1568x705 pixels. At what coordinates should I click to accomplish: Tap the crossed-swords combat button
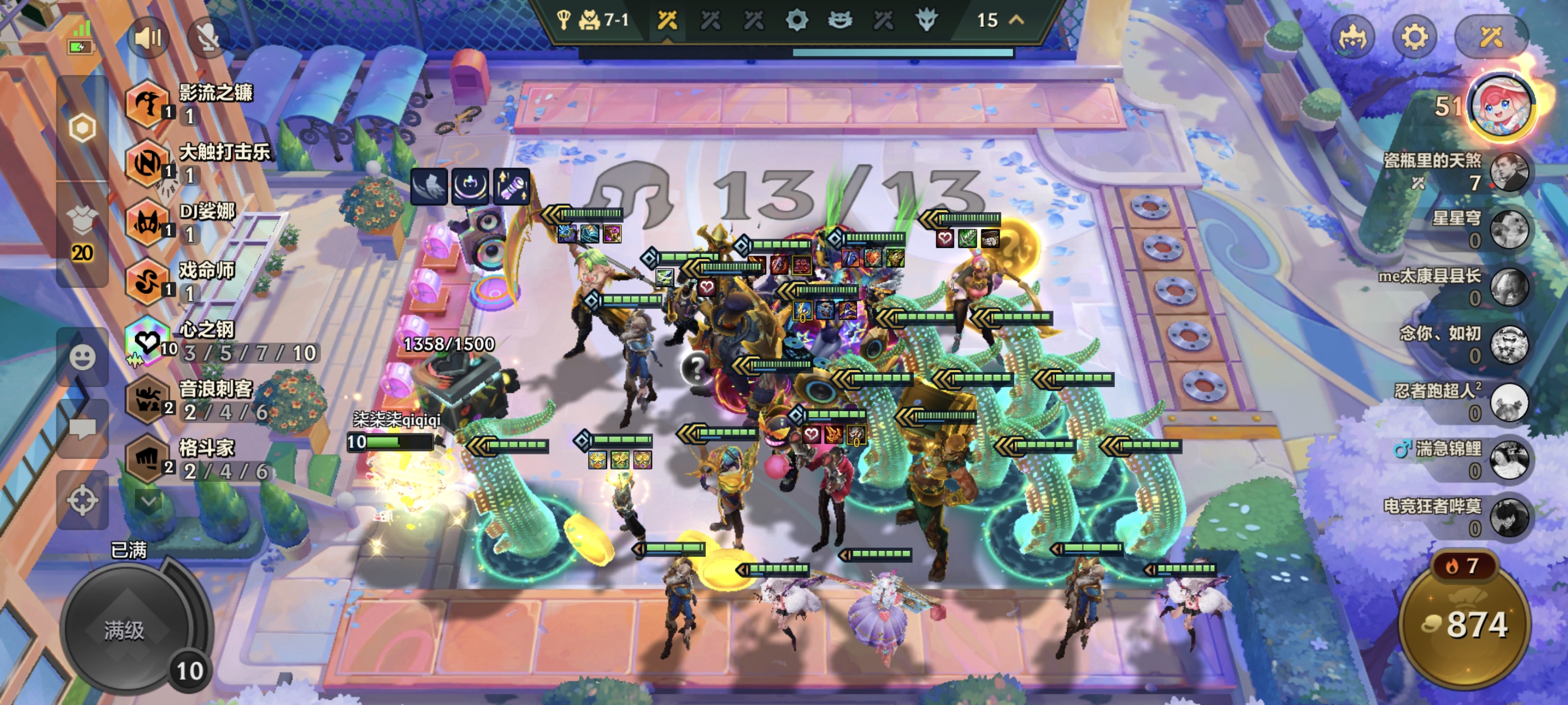coord(1490,38)
